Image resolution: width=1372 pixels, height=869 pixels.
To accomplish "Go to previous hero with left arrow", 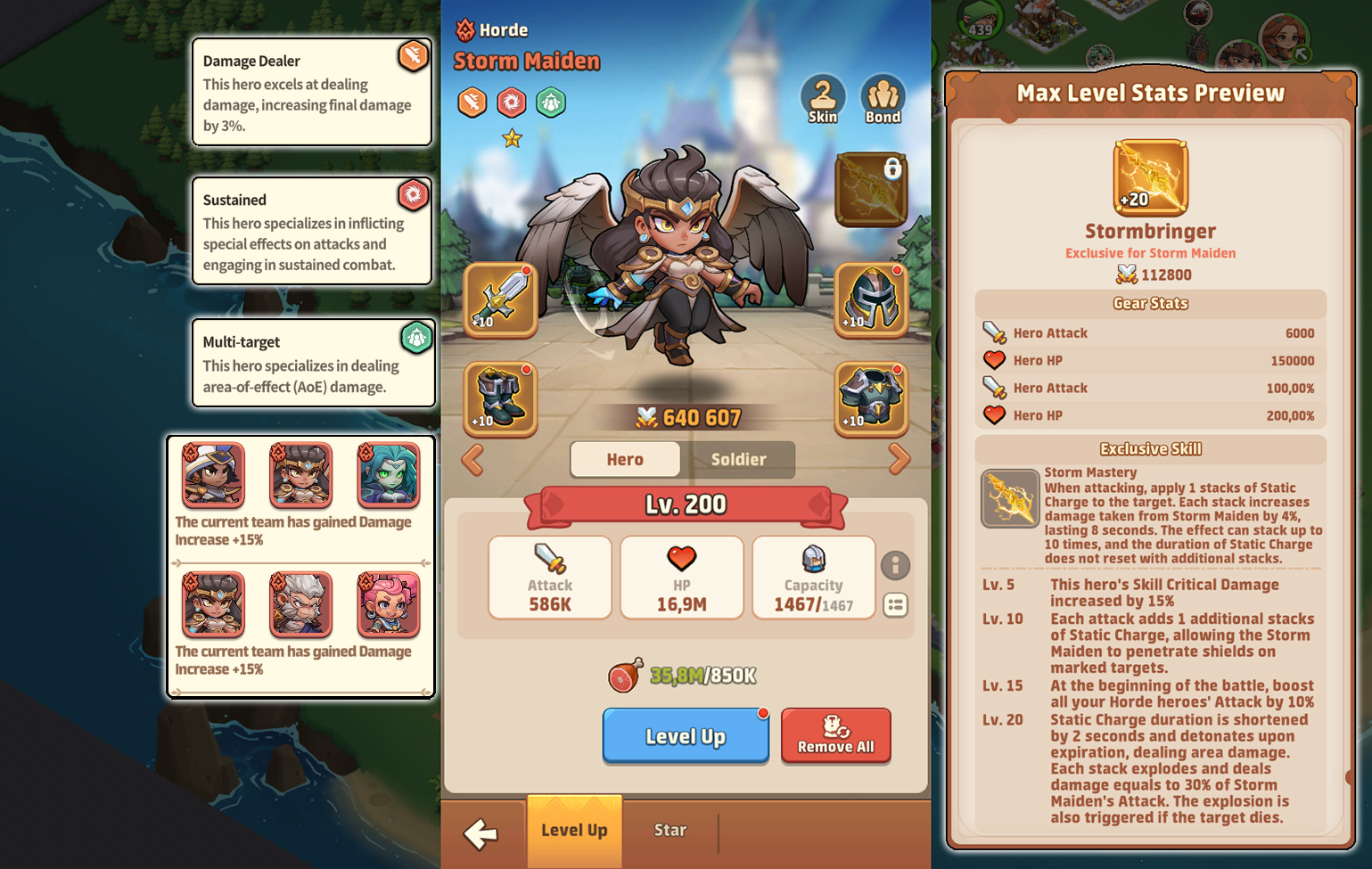I will tap(472, 459).
